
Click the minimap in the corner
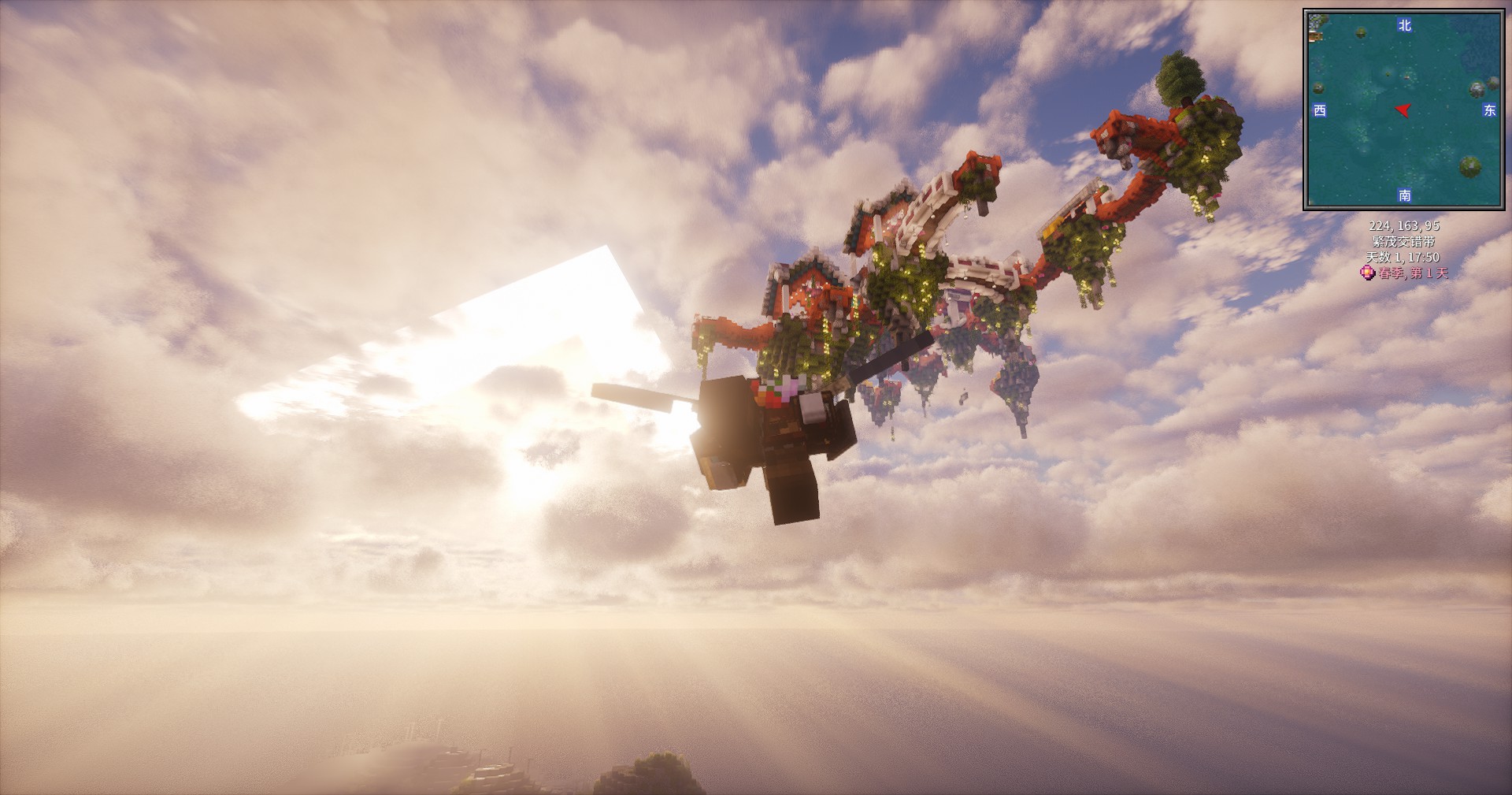[x=1404, y=110]
